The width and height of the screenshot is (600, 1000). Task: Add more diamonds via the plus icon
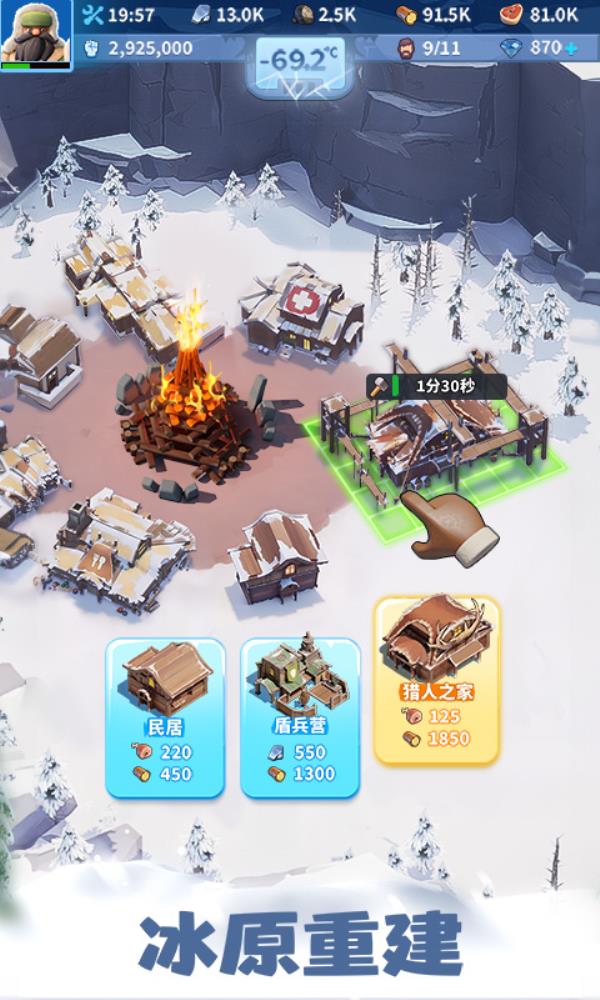tap(571, 47)
